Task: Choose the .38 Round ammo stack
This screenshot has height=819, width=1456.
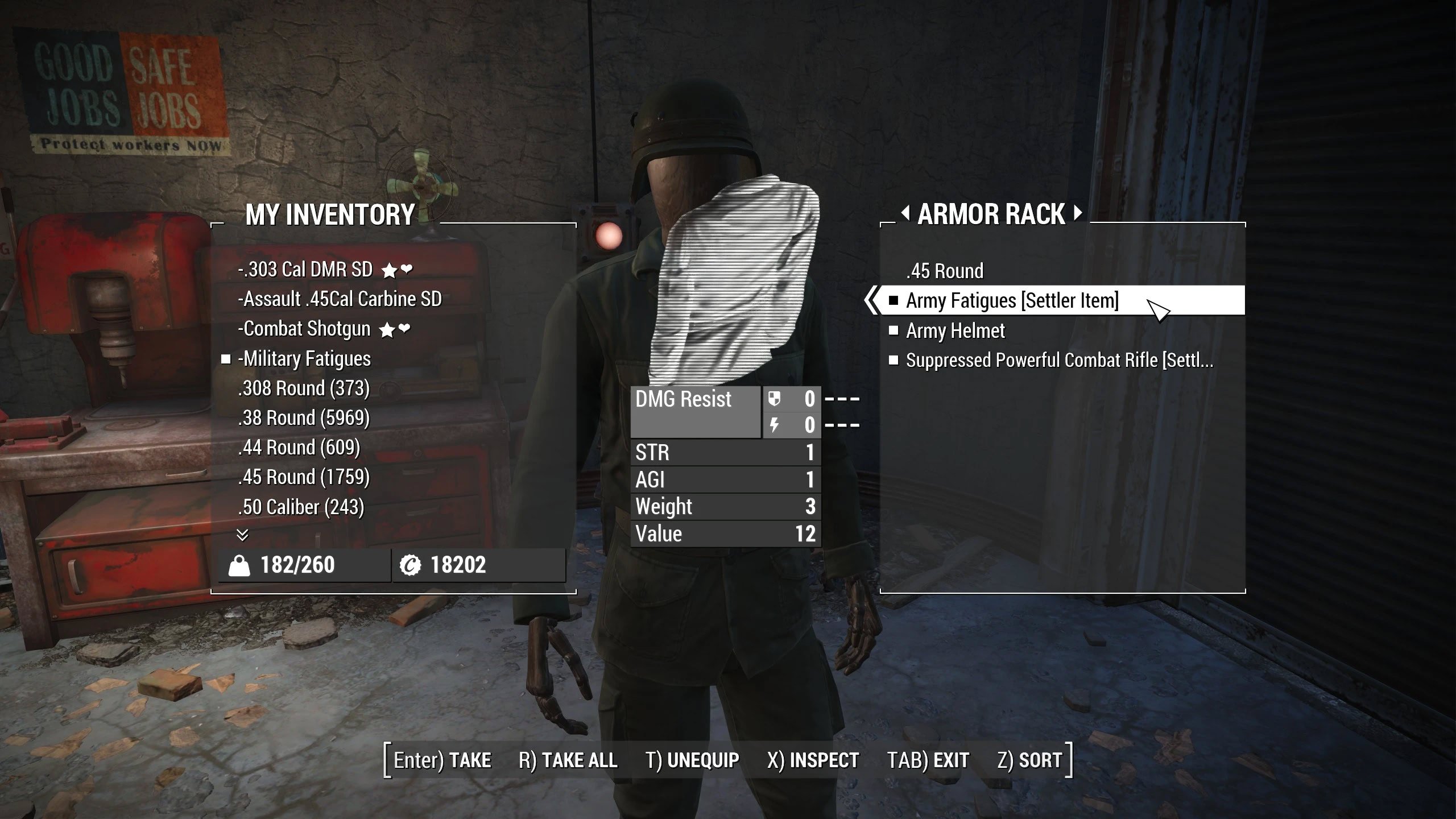Action: pos(304,418)
